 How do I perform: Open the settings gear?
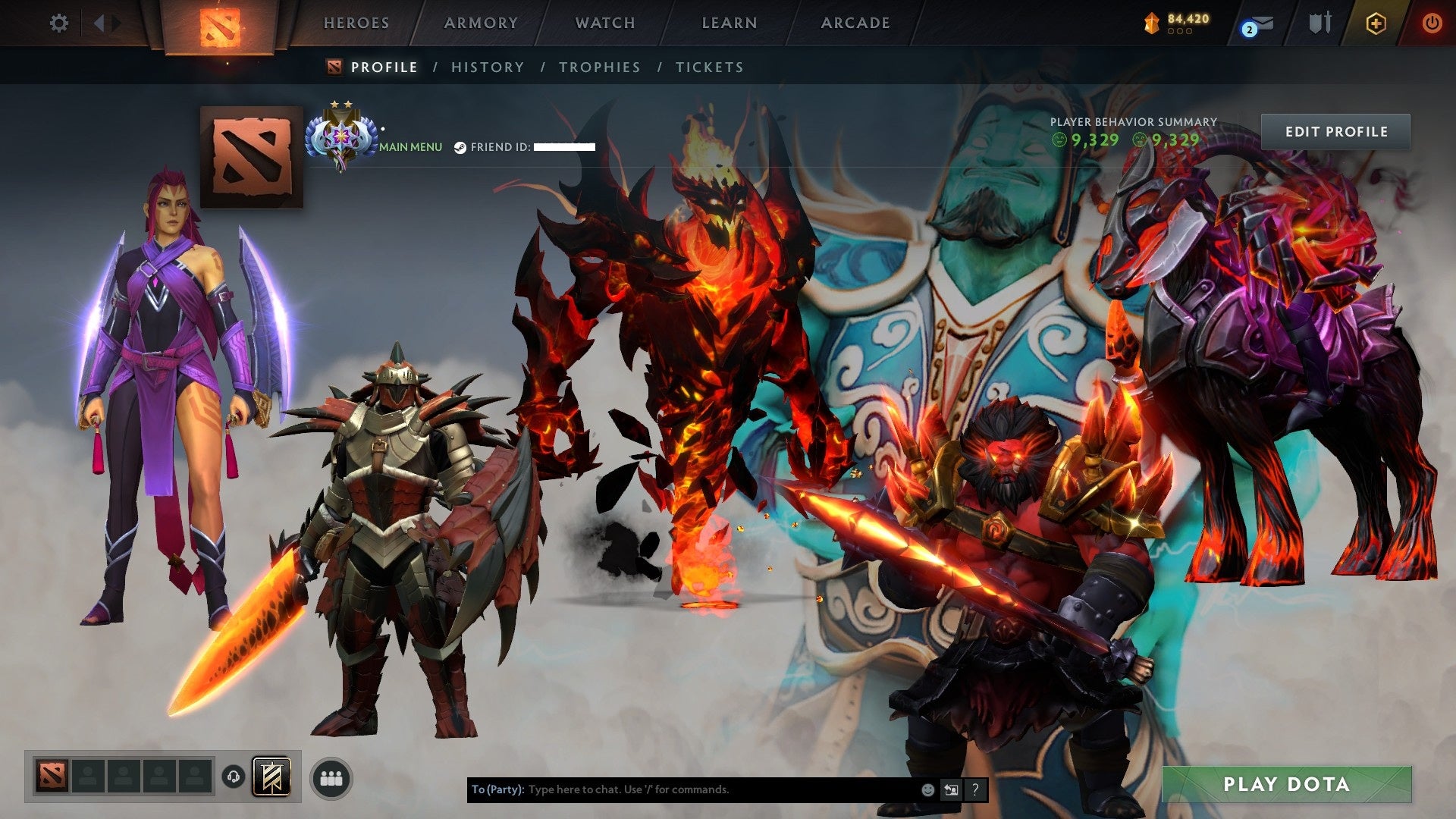[x=58, y=23]
